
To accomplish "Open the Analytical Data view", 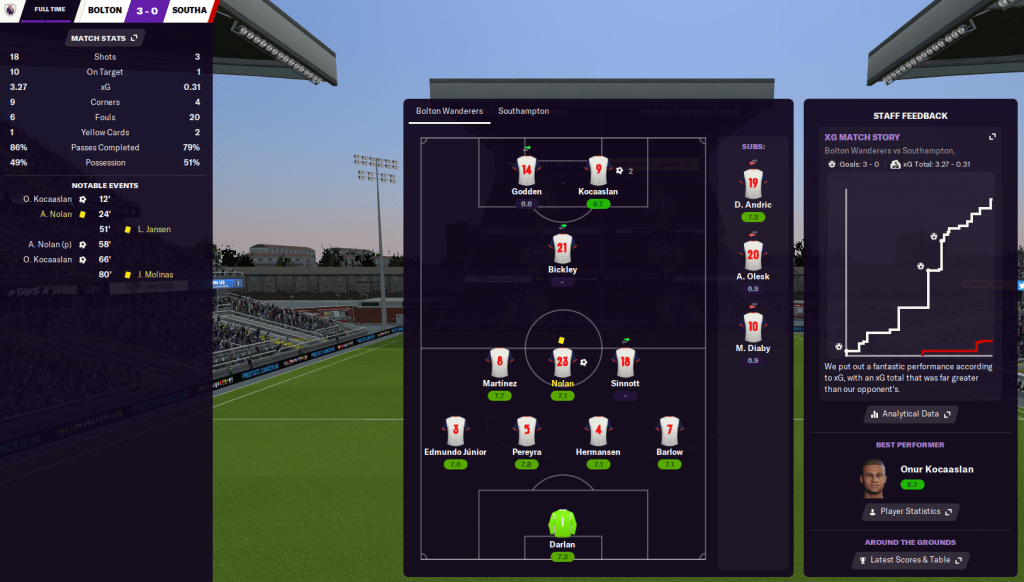I will (x=909, y=414).
